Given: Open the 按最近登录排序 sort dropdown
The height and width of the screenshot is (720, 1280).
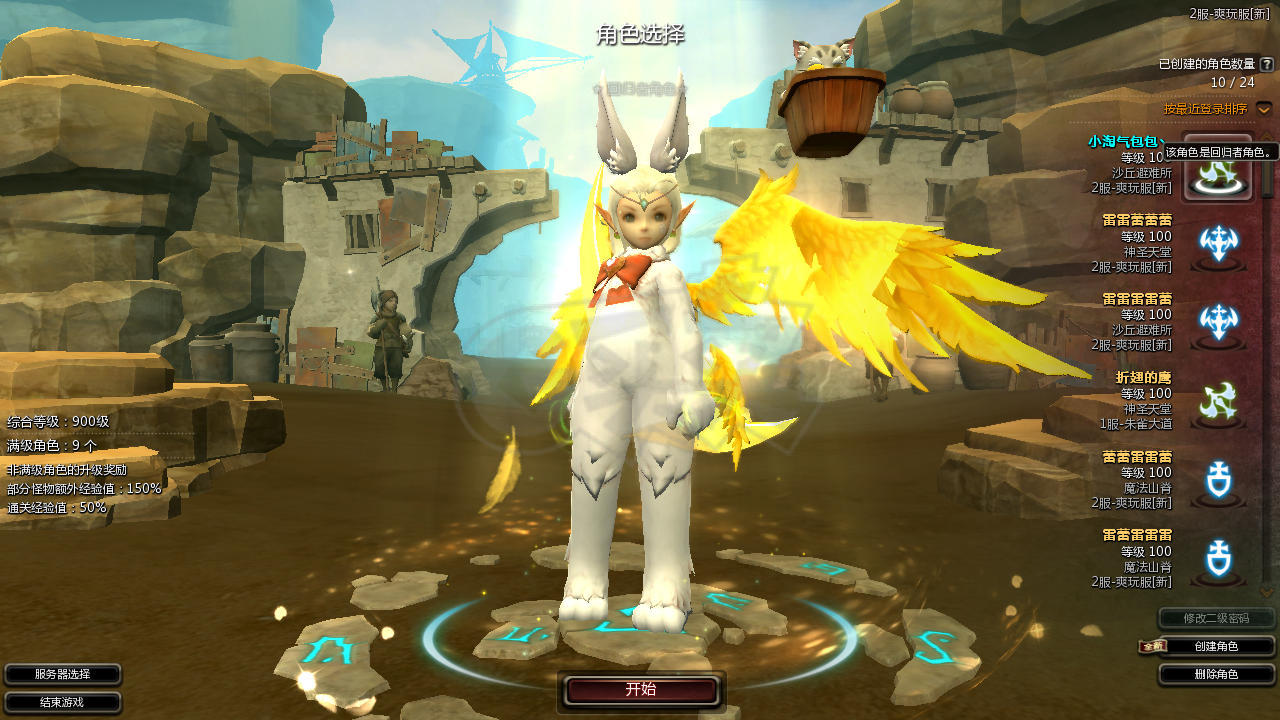Looking at the screenshot, I should (1264, 108).
